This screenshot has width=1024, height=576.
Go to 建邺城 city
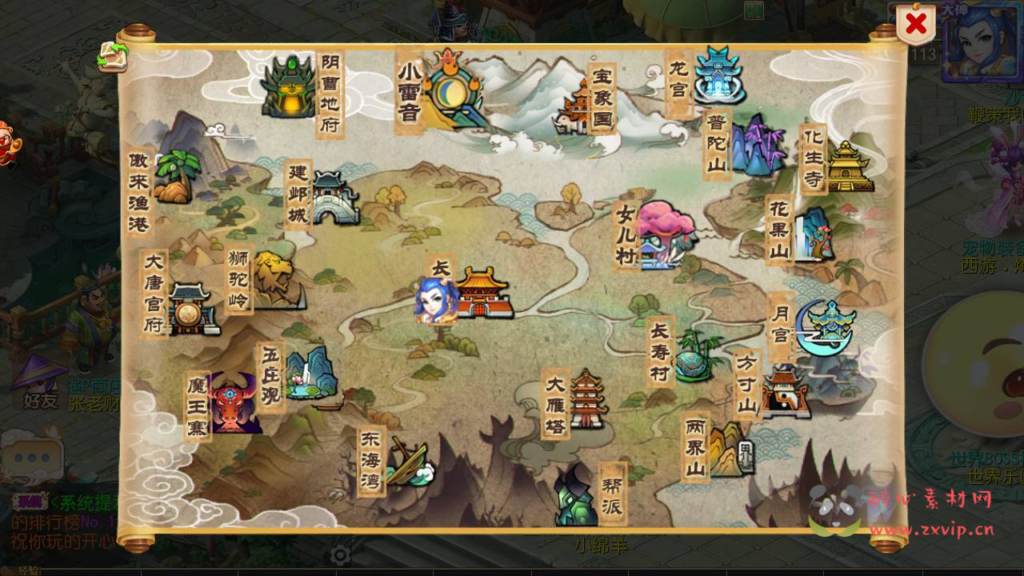click(334, 197)
